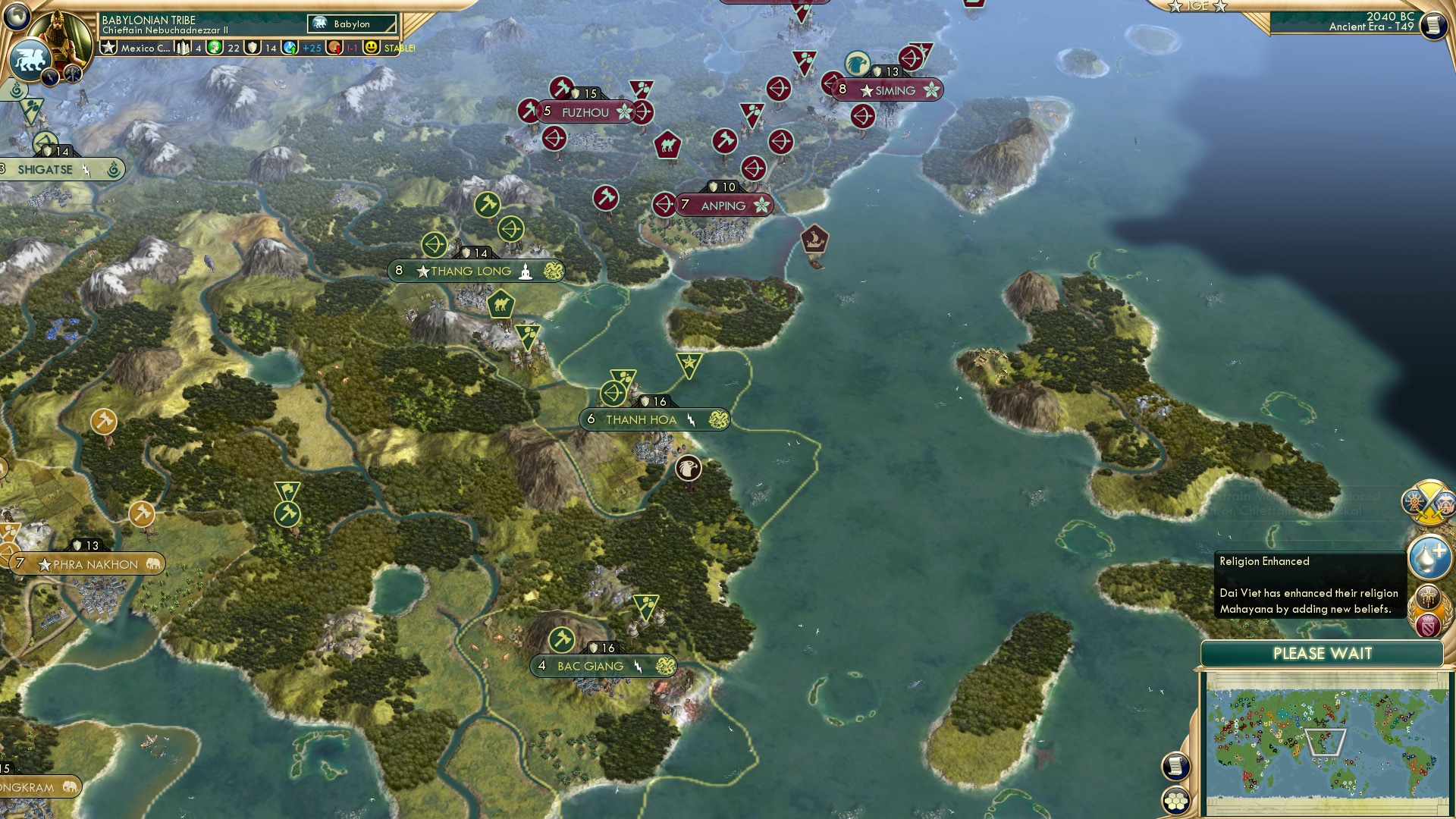Open the gold treasury icon showing 4
This screenshot has height=819, width=1456.
pos(182,48)
